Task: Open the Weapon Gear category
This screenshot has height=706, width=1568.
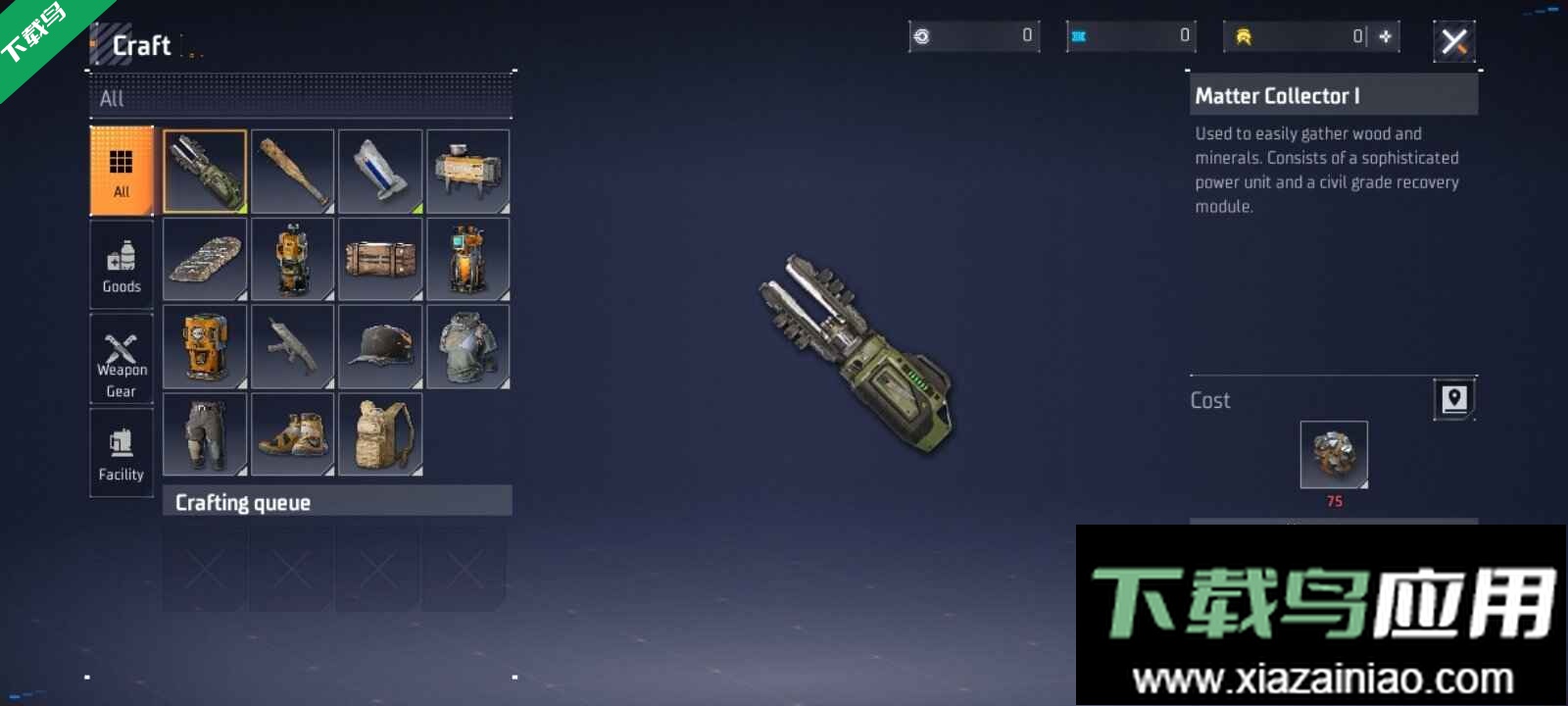Action: [121, 358]
